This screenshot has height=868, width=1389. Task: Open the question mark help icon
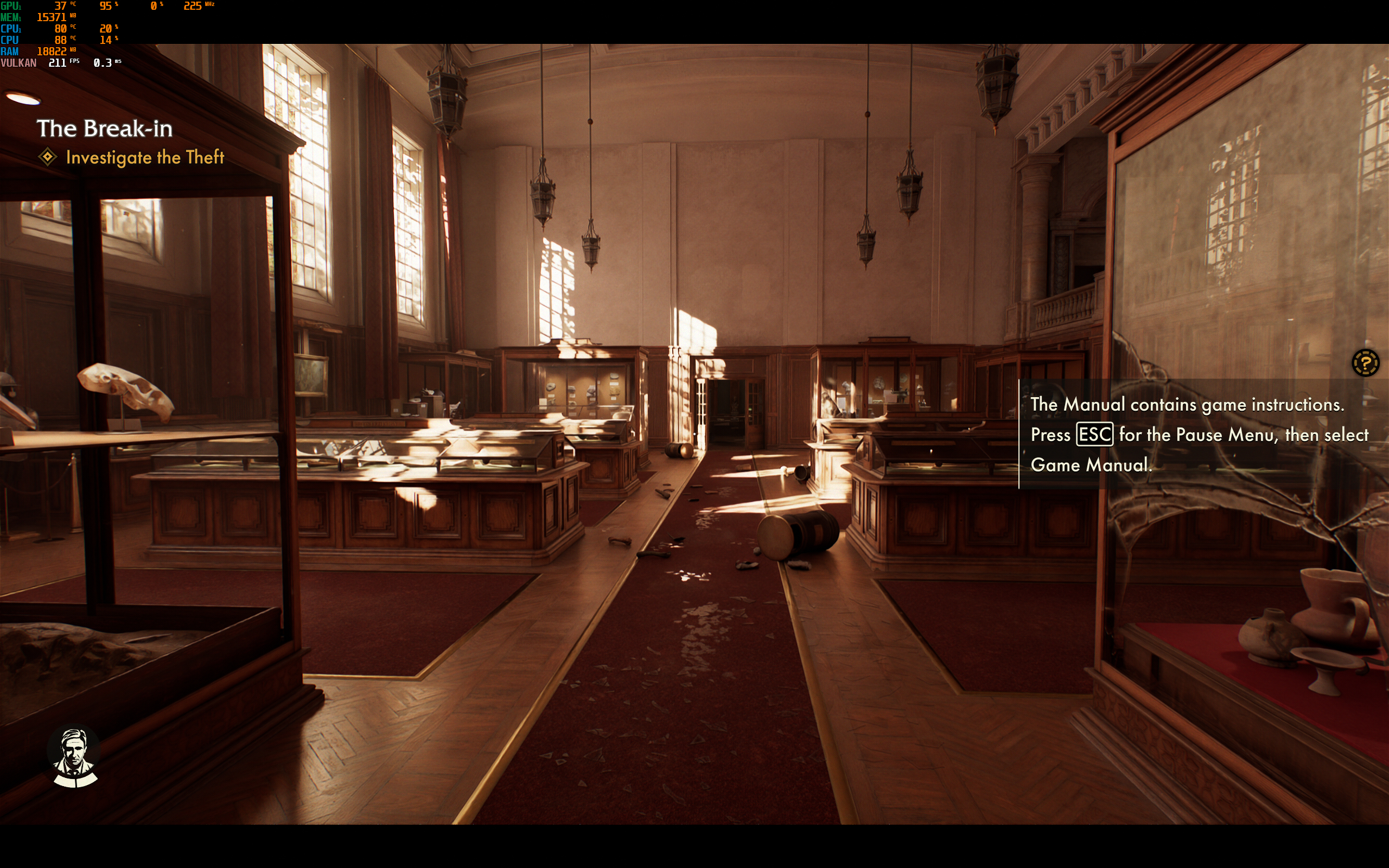point(1365,363)
